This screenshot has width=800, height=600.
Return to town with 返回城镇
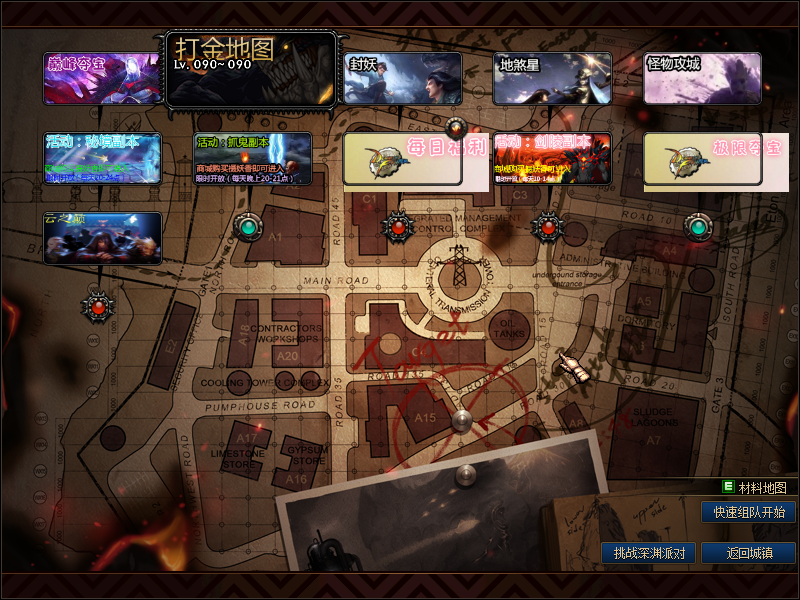click(x=749, y=553)
